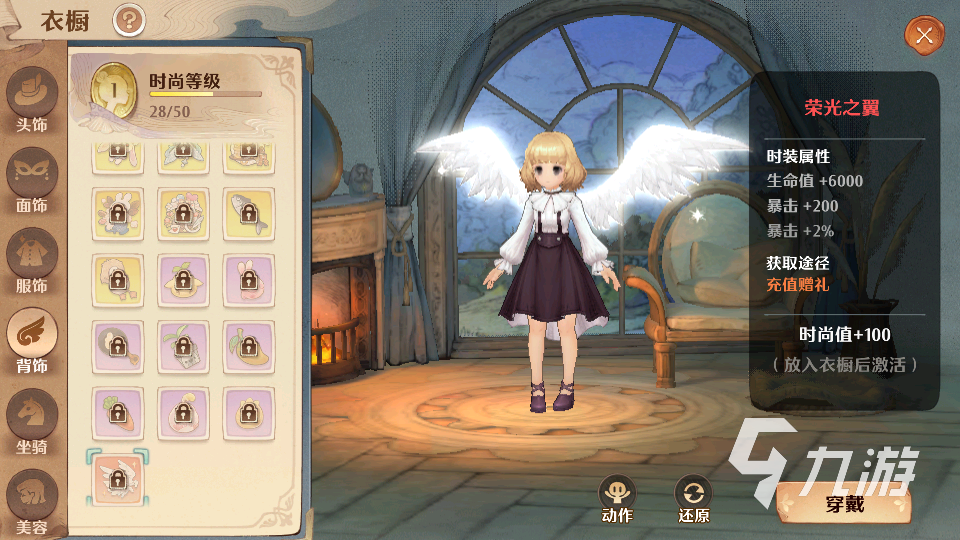960x540 pixels.
Task: Click the 充值赠礼 acquisition link
Action: click(797, 284)
